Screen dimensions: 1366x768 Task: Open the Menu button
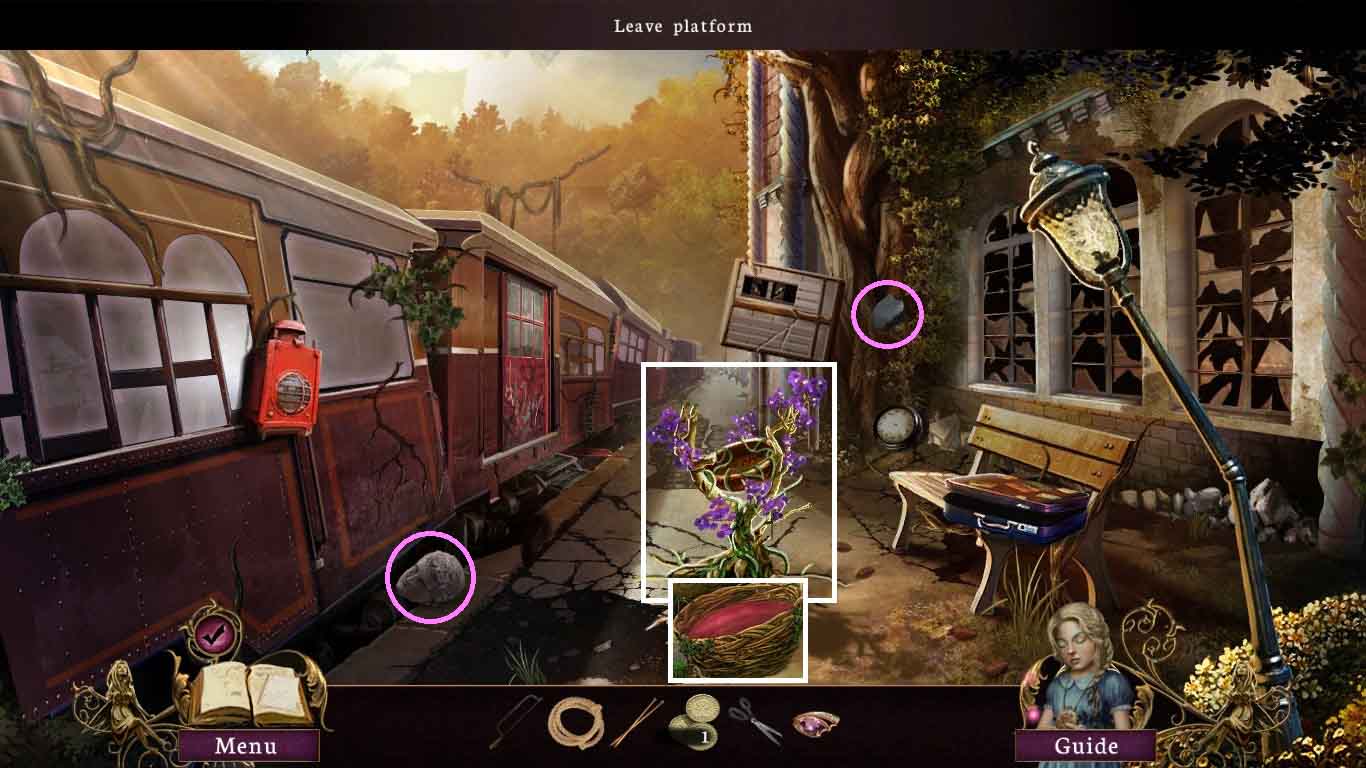pyautogui.click(x=246, y=746)
